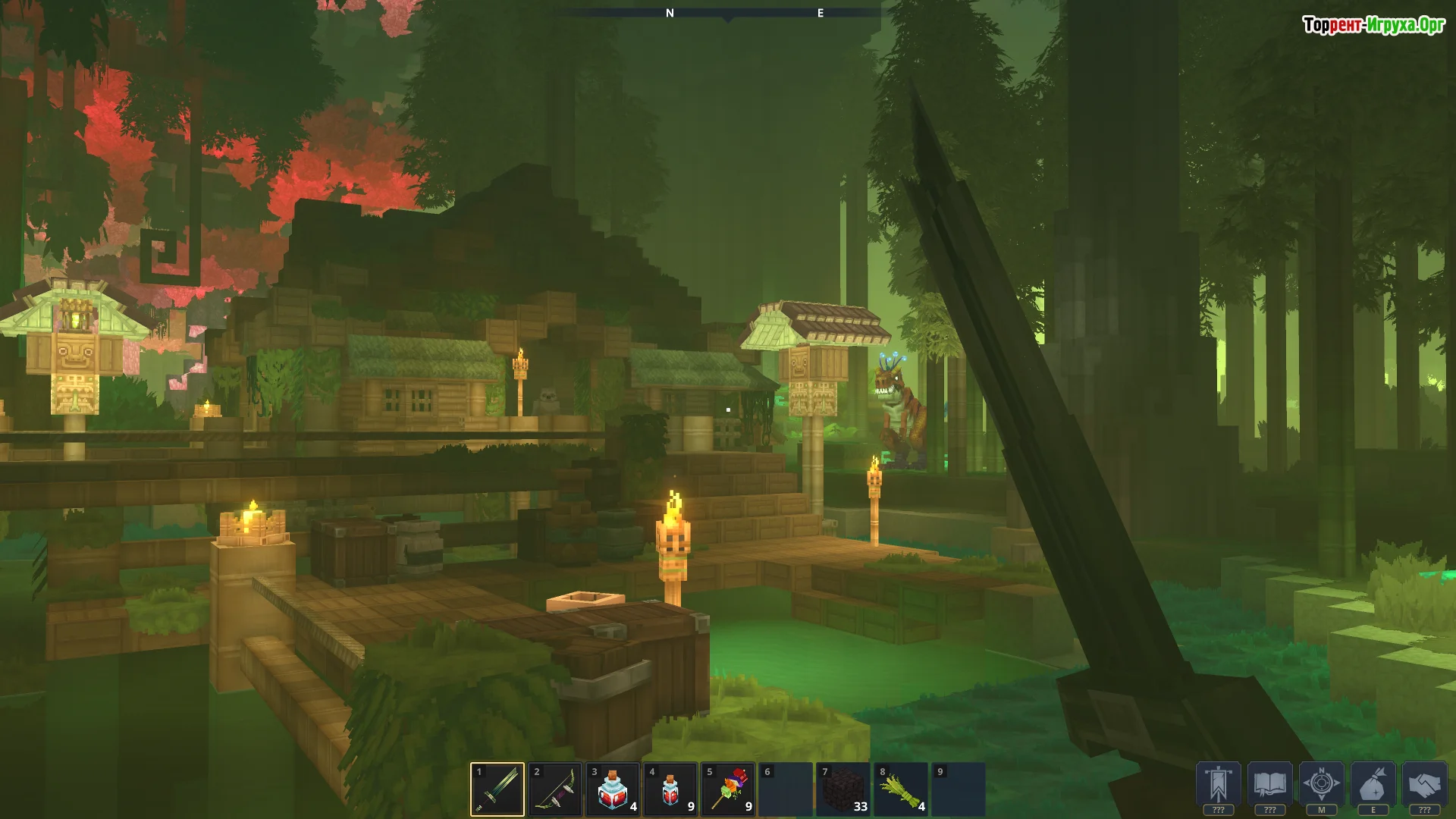Select the green sword in hotbar slot 1
Image resolution: width=1456 pixels, height=819 pixels.
(497, 789)
